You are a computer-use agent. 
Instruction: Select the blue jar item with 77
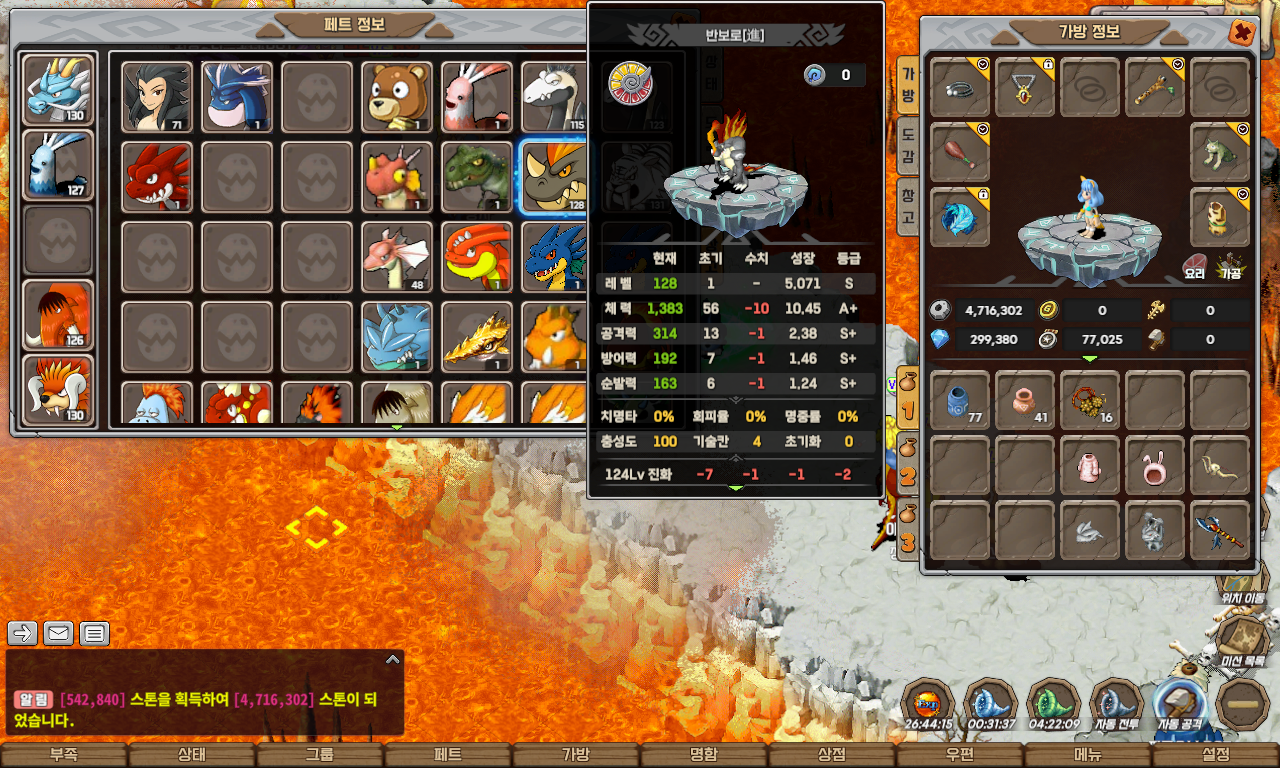(960, 400)
